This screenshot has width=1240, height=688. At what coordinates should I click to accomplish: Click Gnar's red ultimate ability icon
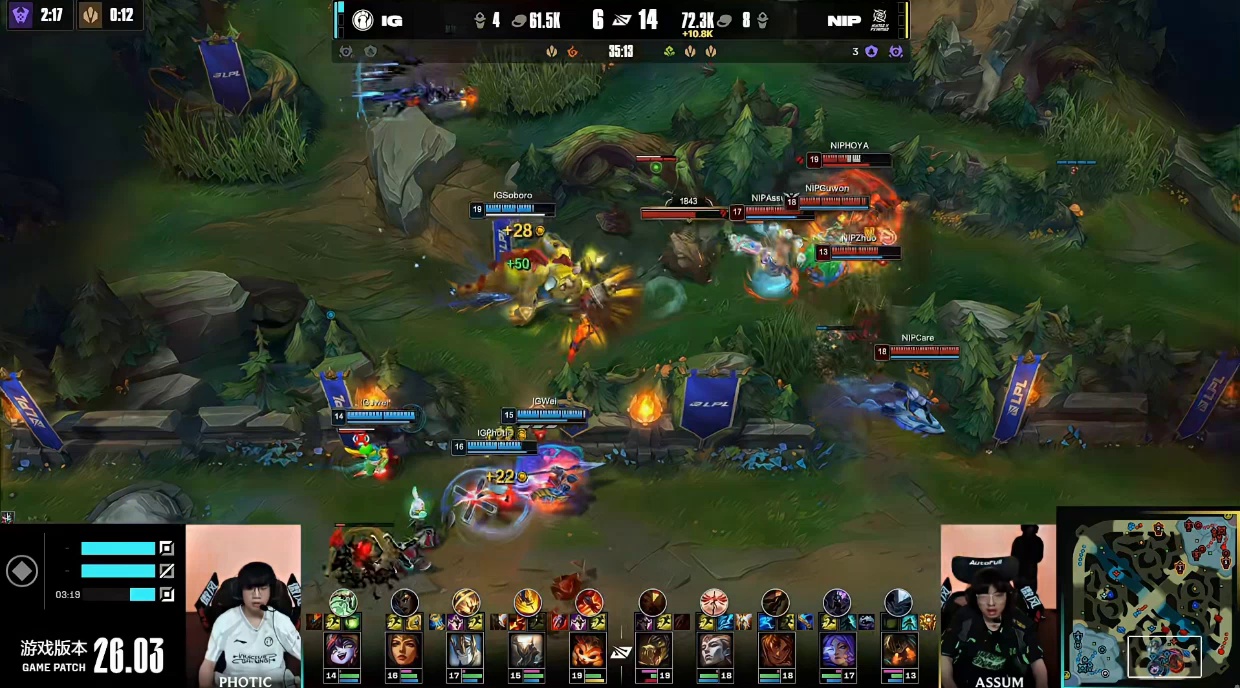[589, 602]
